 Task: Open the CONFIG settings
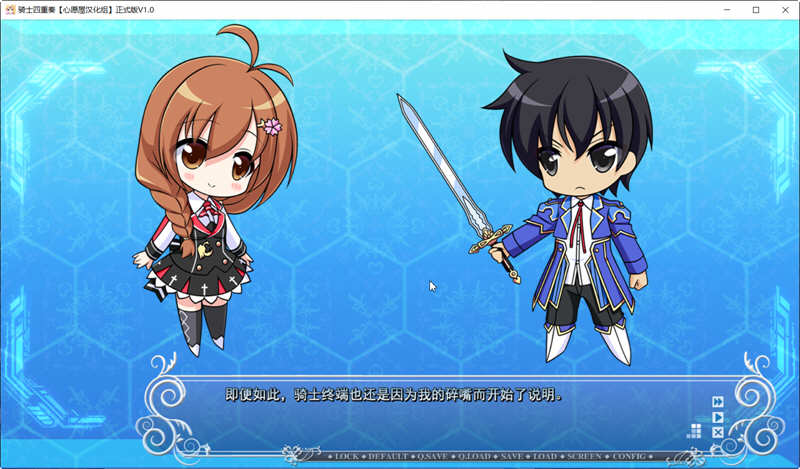(628, 456)
